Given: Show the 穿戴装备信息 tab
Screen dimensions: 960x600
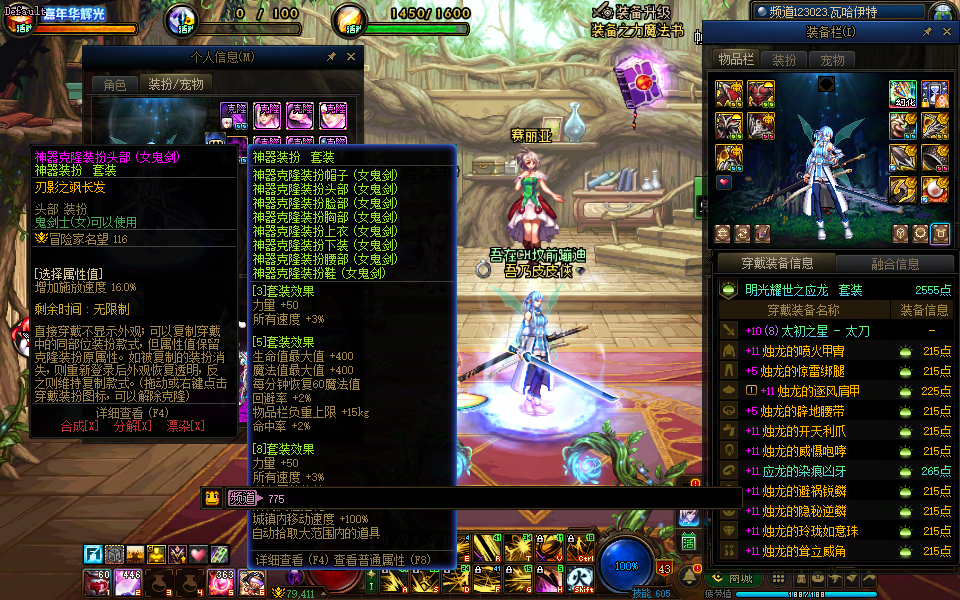Looking at the screenshot, I should pyautogui.click(x=777, y=264).
